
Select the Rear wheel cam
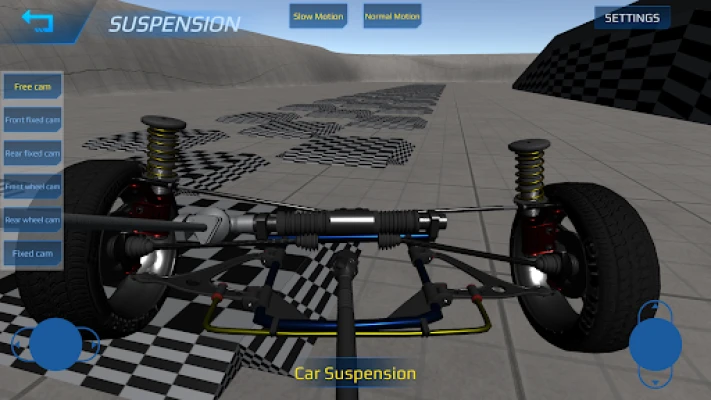[33, 220]
